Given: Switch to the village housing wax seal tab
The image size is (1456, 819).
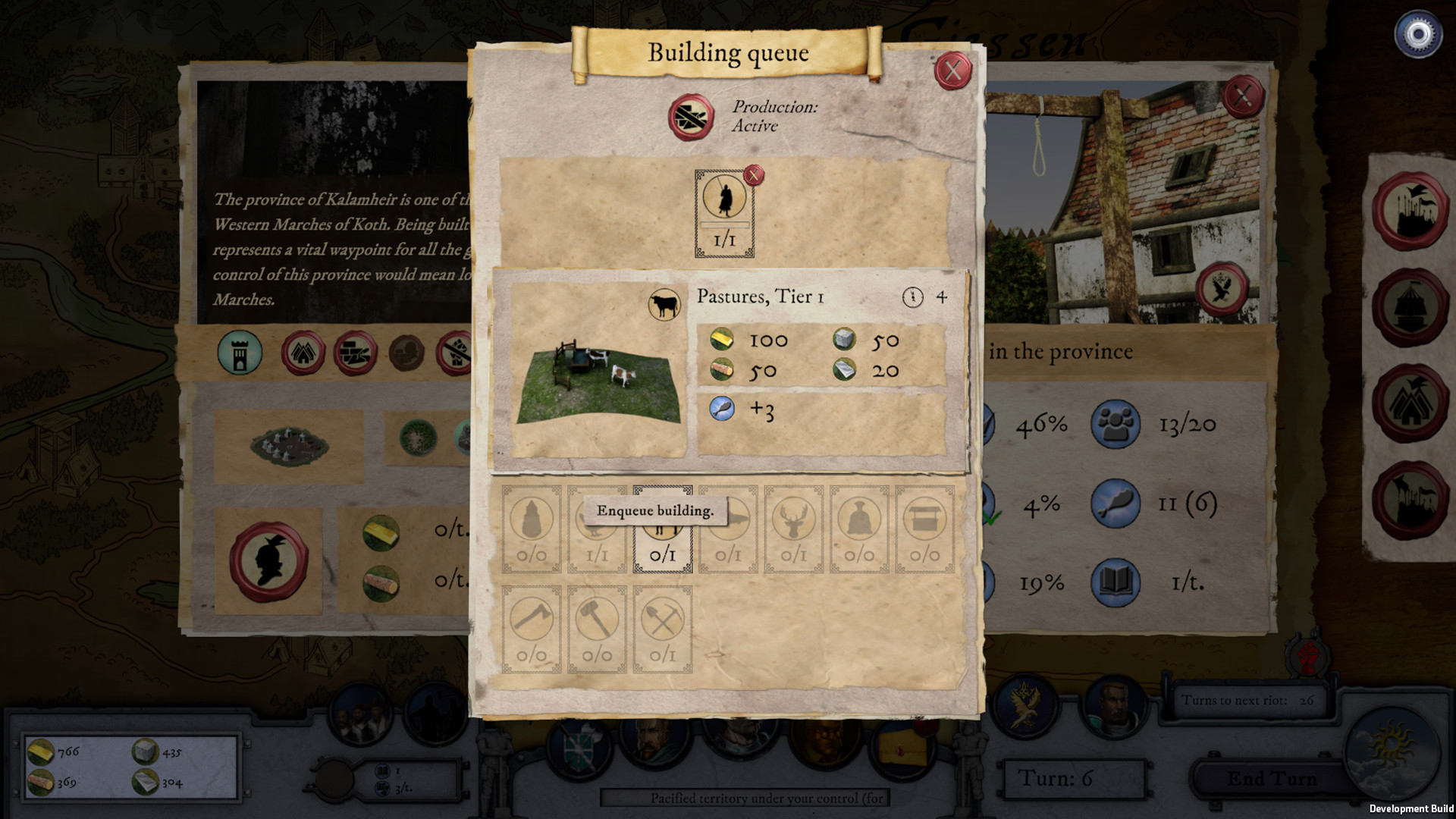Looking at the screenshot, I should click(x=304, y=353).
